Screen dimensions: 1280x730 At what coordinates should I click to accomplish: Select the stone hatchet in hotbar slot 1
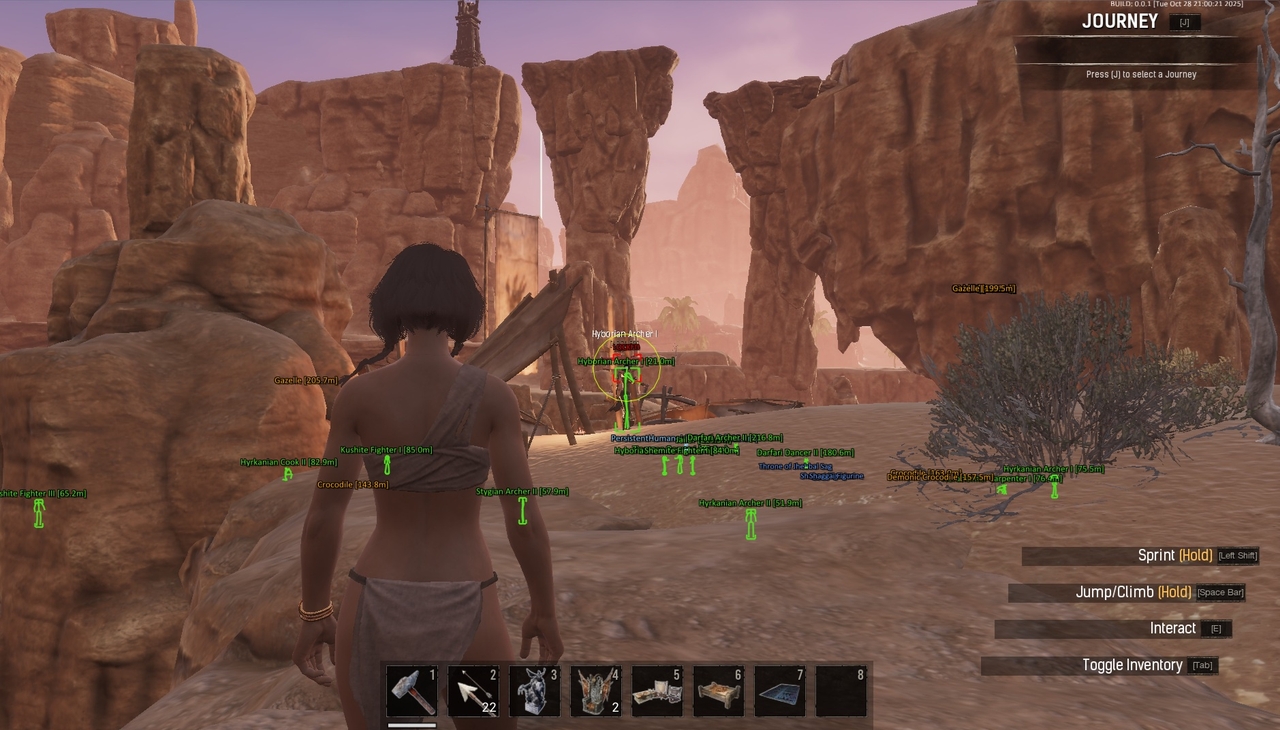(412, 692)
